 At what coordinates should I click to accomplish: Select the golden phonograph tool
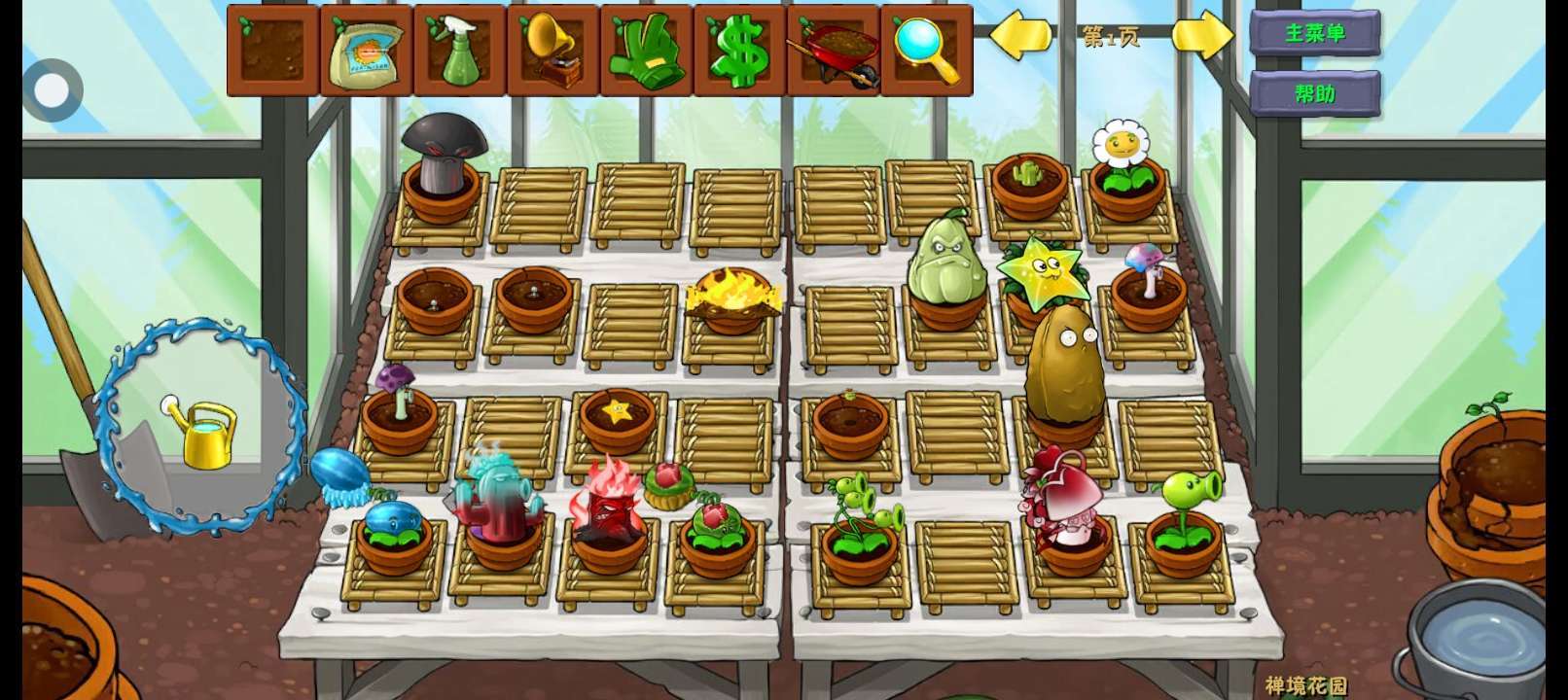[x=552, y=51]
